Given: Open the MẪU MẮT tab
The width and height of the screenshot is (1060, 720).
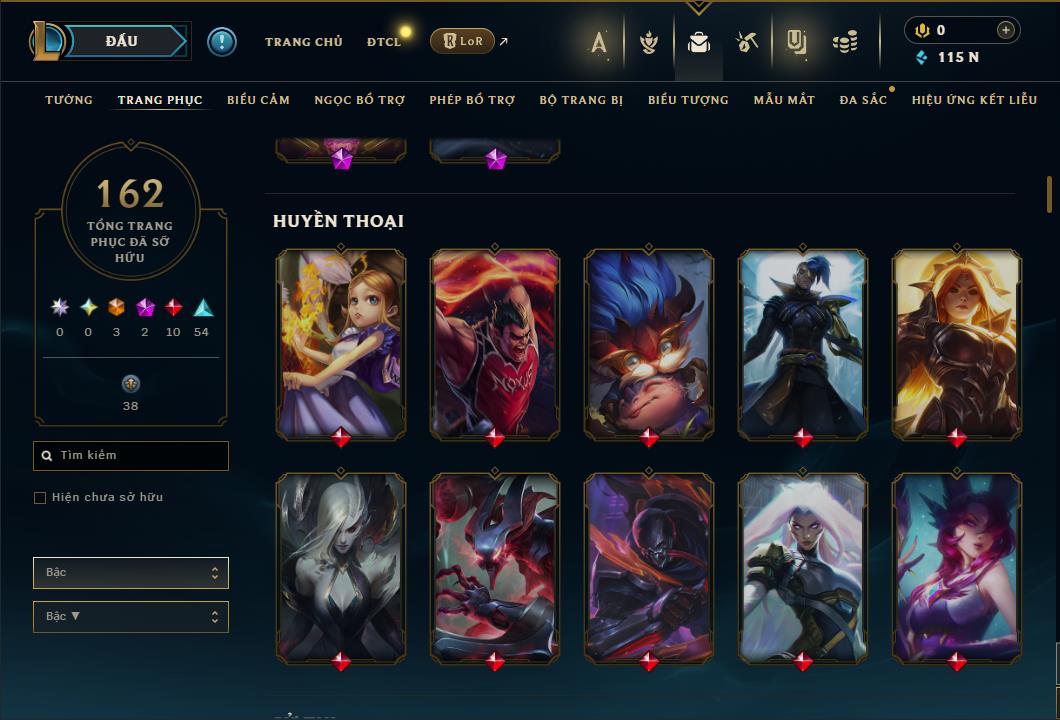Looking at the screenshot, I should [784, 100].
